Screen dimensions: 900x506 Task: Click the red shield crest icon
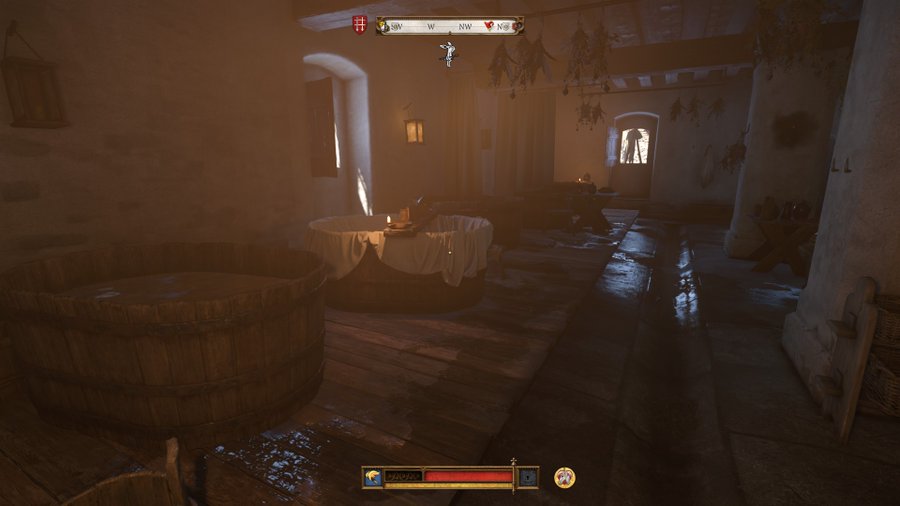360,25
